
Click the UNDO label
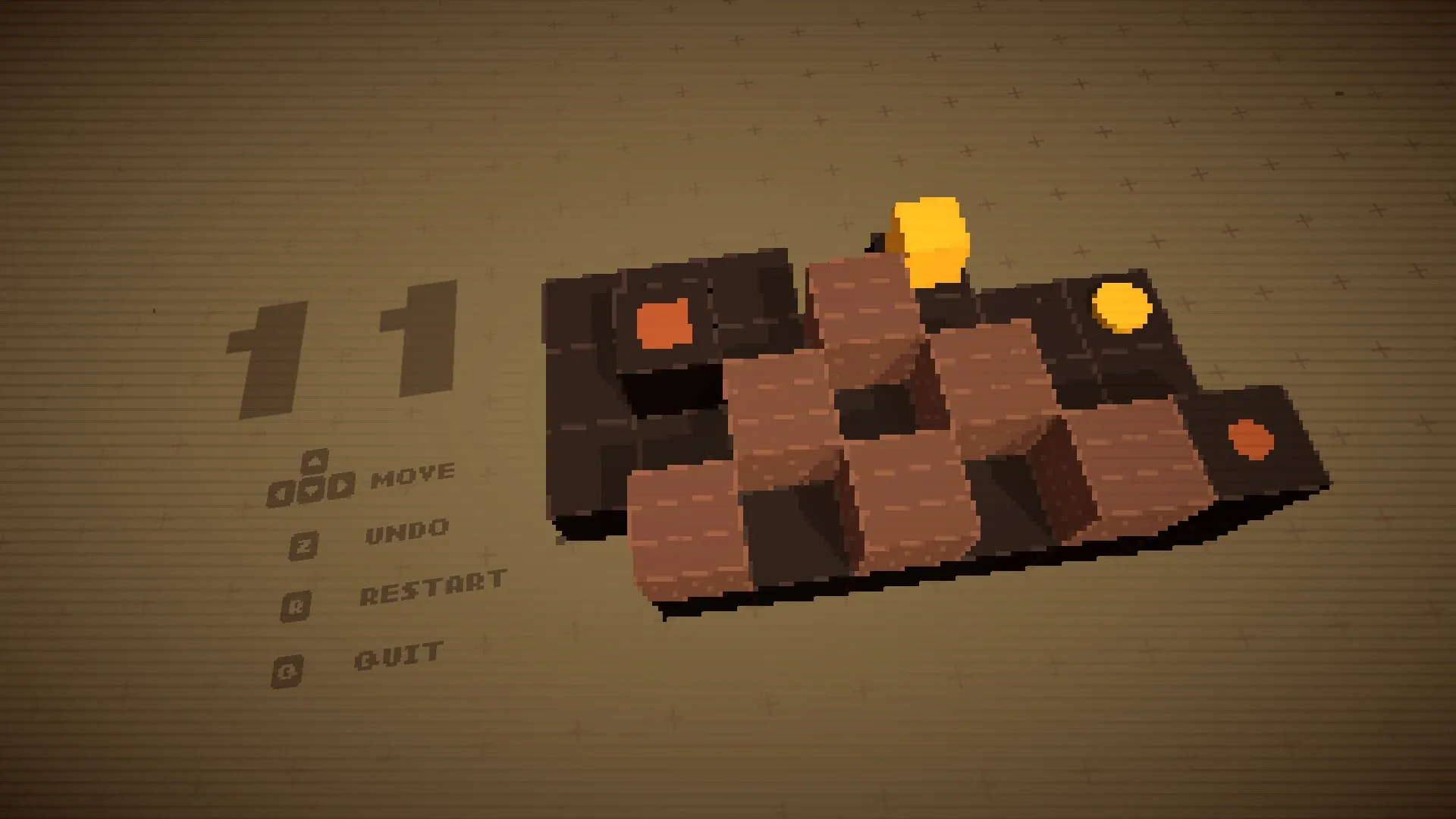408,529
